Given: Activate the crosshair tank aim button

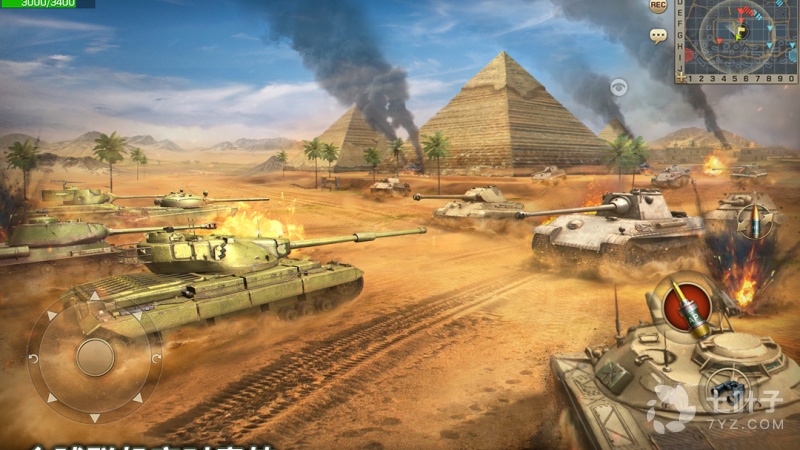Looking at the screenshot, I should 726,389.
